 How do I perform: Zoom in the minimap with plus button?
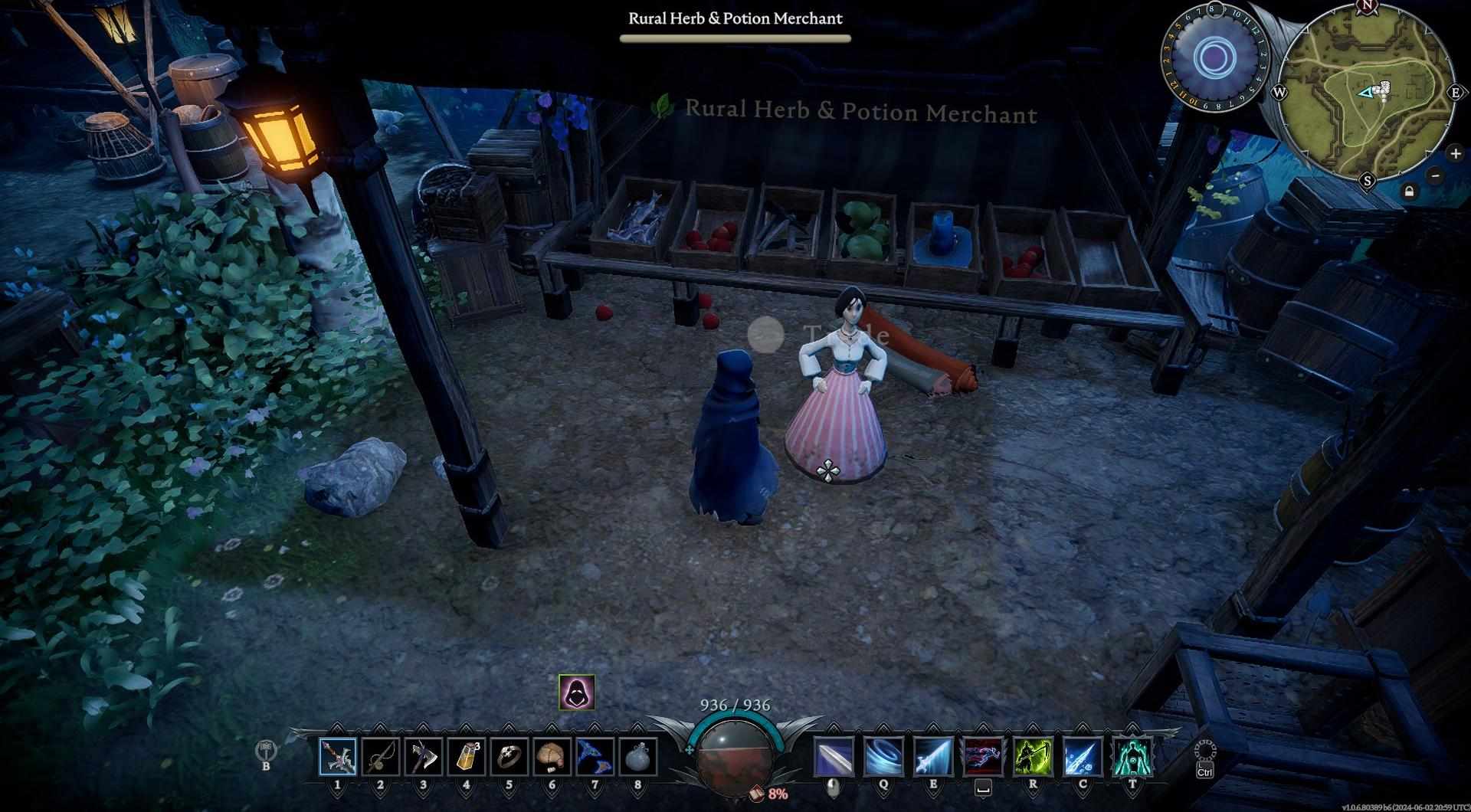pos(1455,154)
